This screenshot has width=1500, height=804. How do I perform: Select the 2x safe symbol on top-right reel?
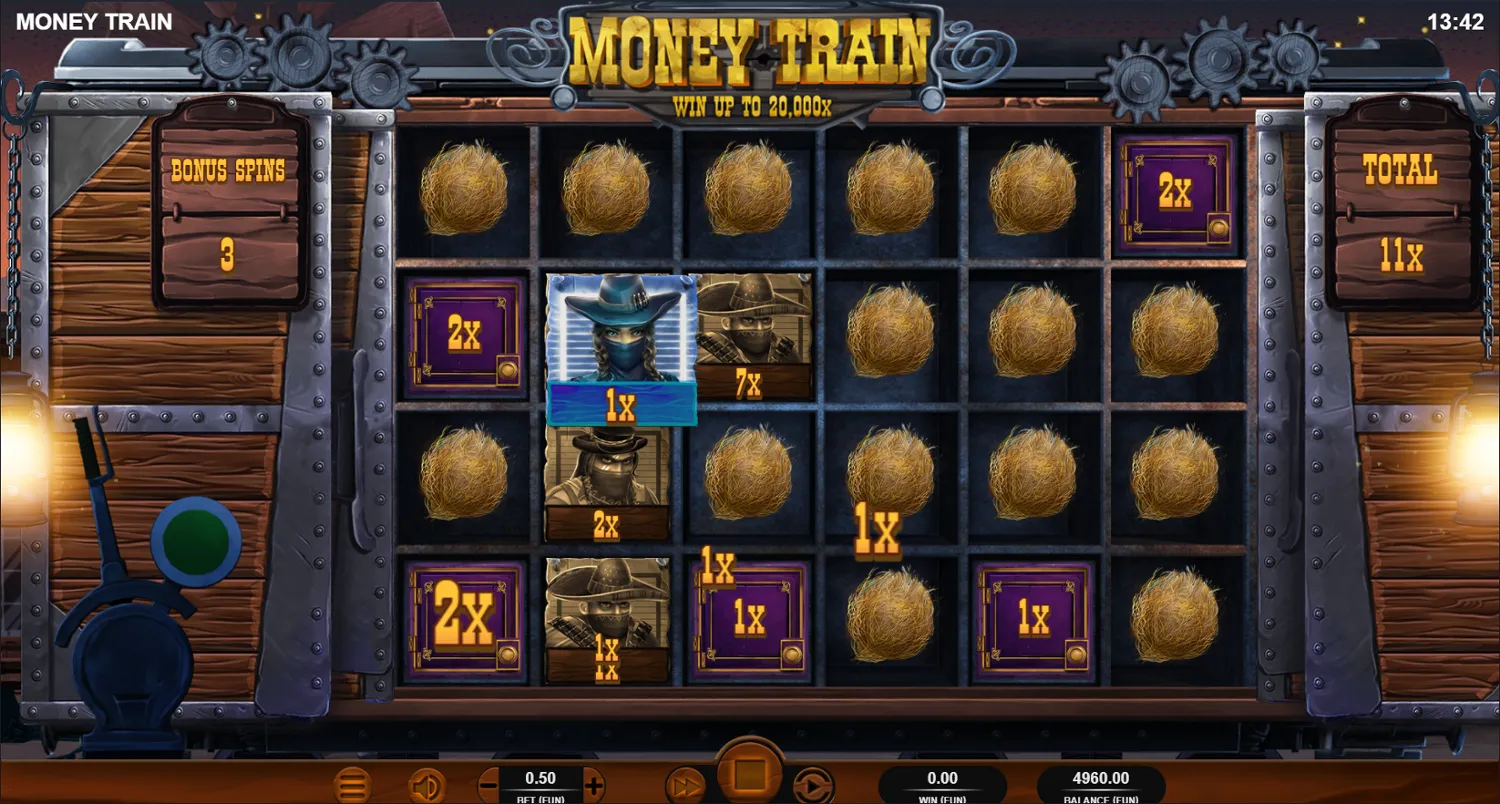(1177, 192)
